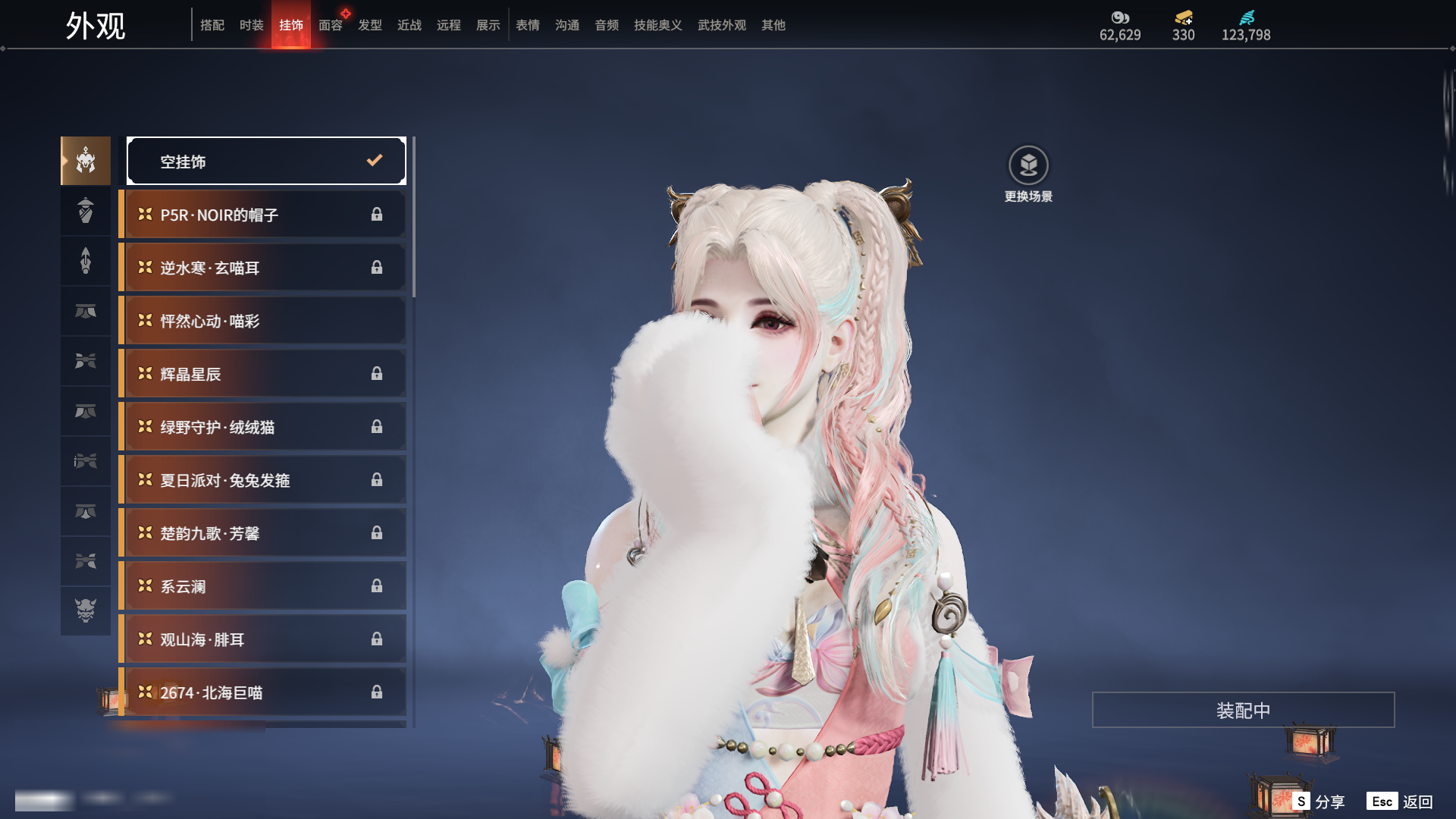
Task: Click the 装配中 equip button
Action: click(x=1243, y=710)
